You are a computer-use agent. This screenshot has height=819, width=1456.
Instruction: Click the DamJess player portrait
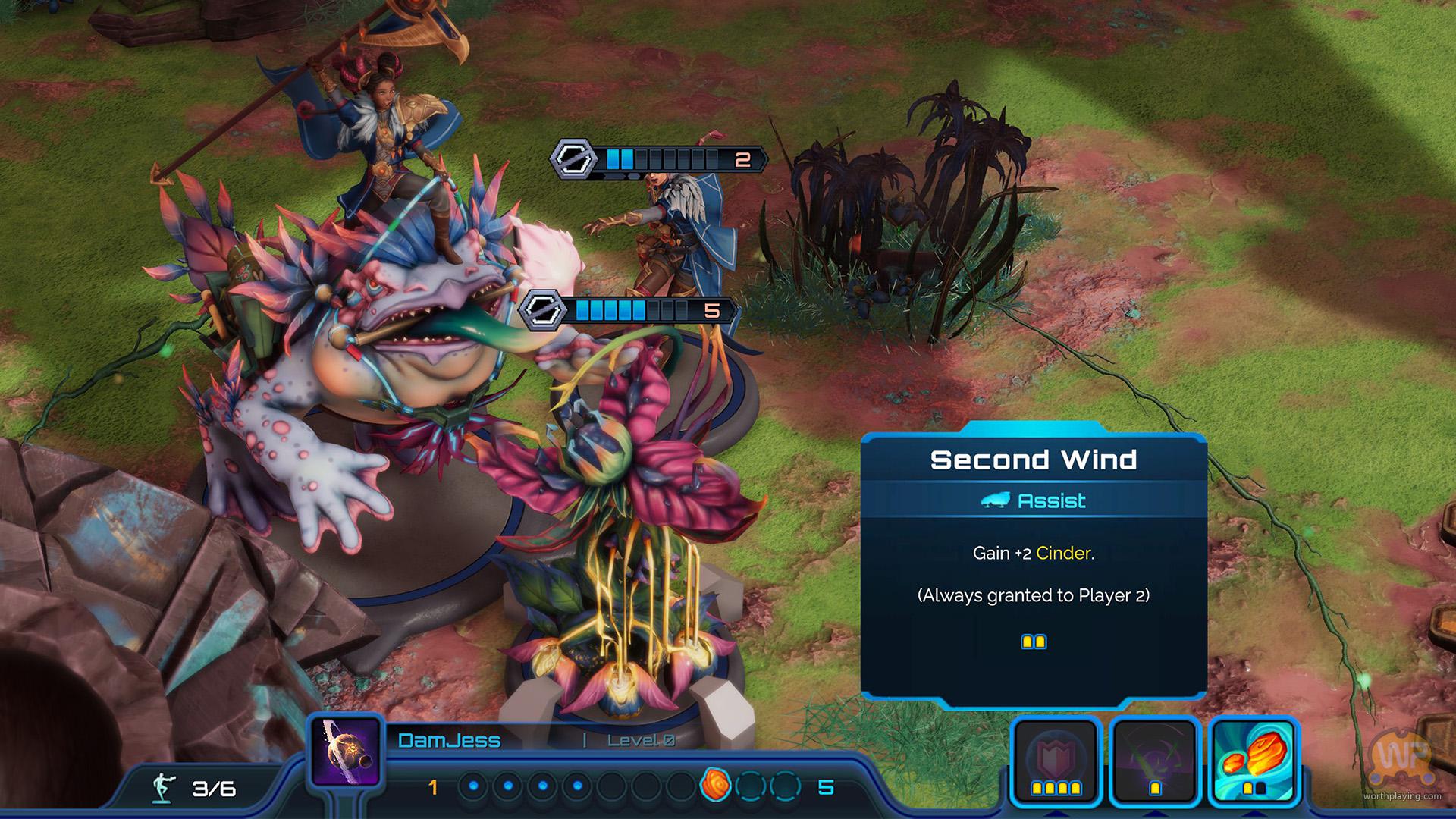point(346,752)
